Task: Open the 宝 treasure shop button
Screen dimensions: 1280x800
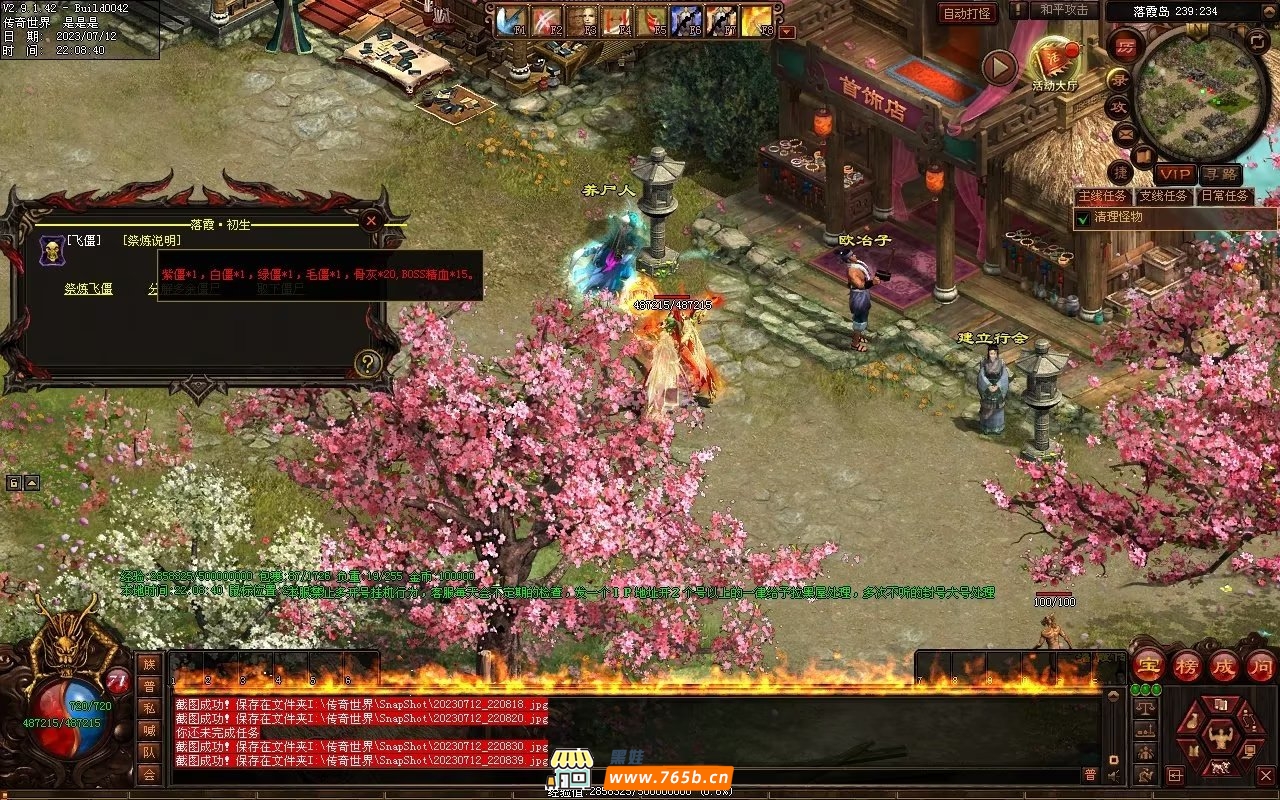Action: click(x=1148, y=666)
